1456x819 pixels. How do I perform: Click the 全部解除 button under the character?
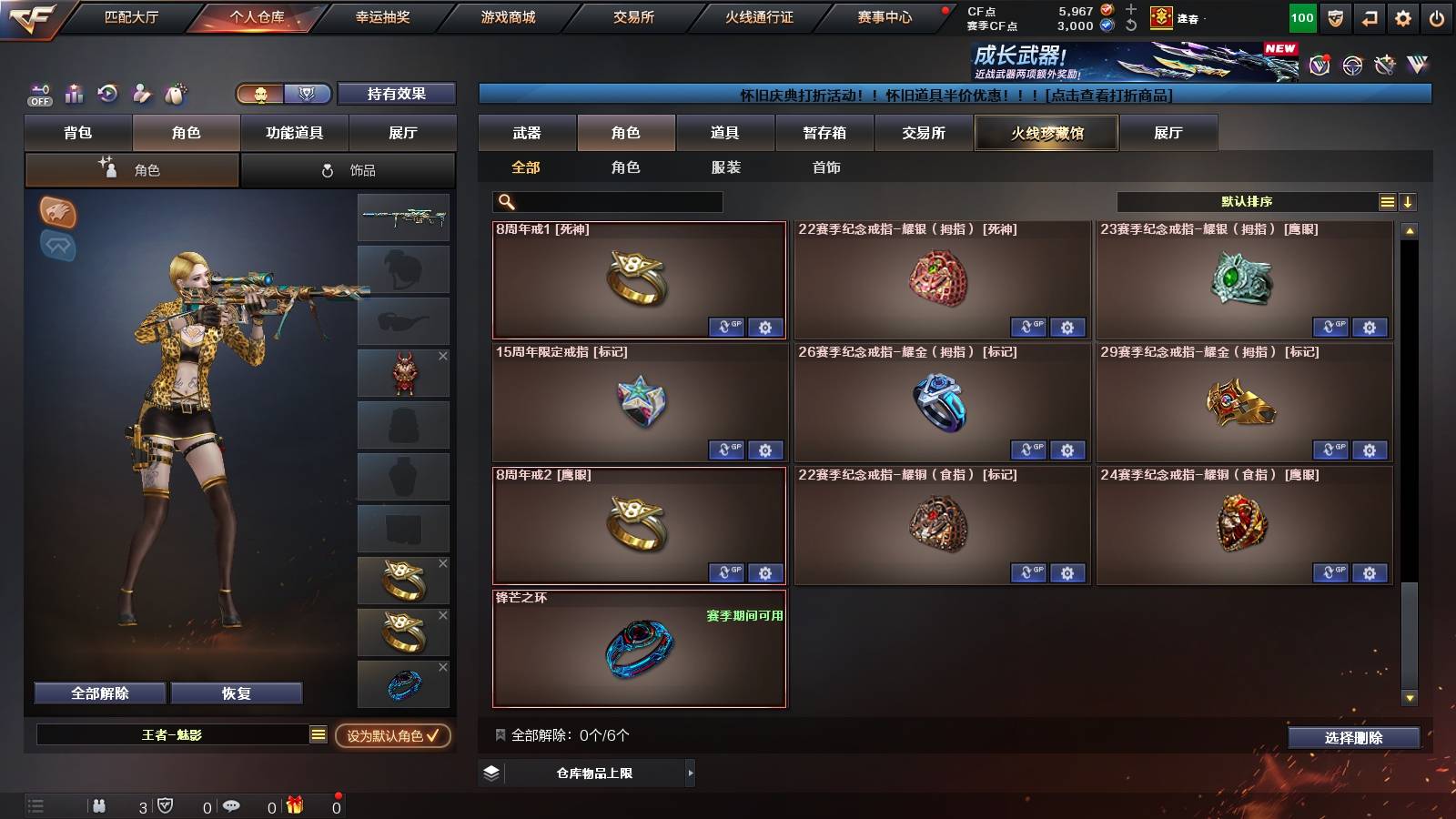click(x=99, y=693)
